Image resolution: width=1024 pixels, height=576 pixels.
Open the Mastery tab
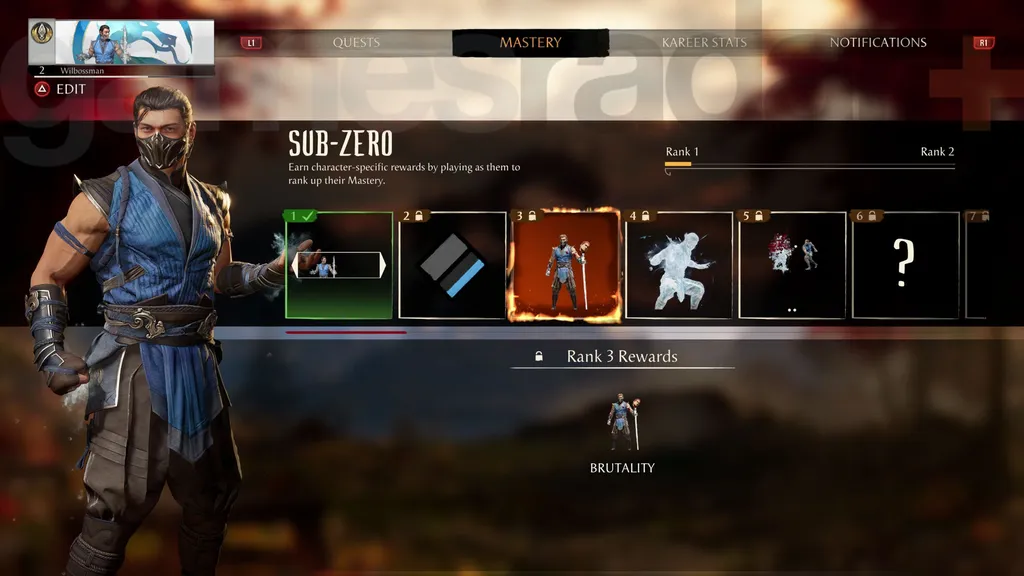pos(530,43)
